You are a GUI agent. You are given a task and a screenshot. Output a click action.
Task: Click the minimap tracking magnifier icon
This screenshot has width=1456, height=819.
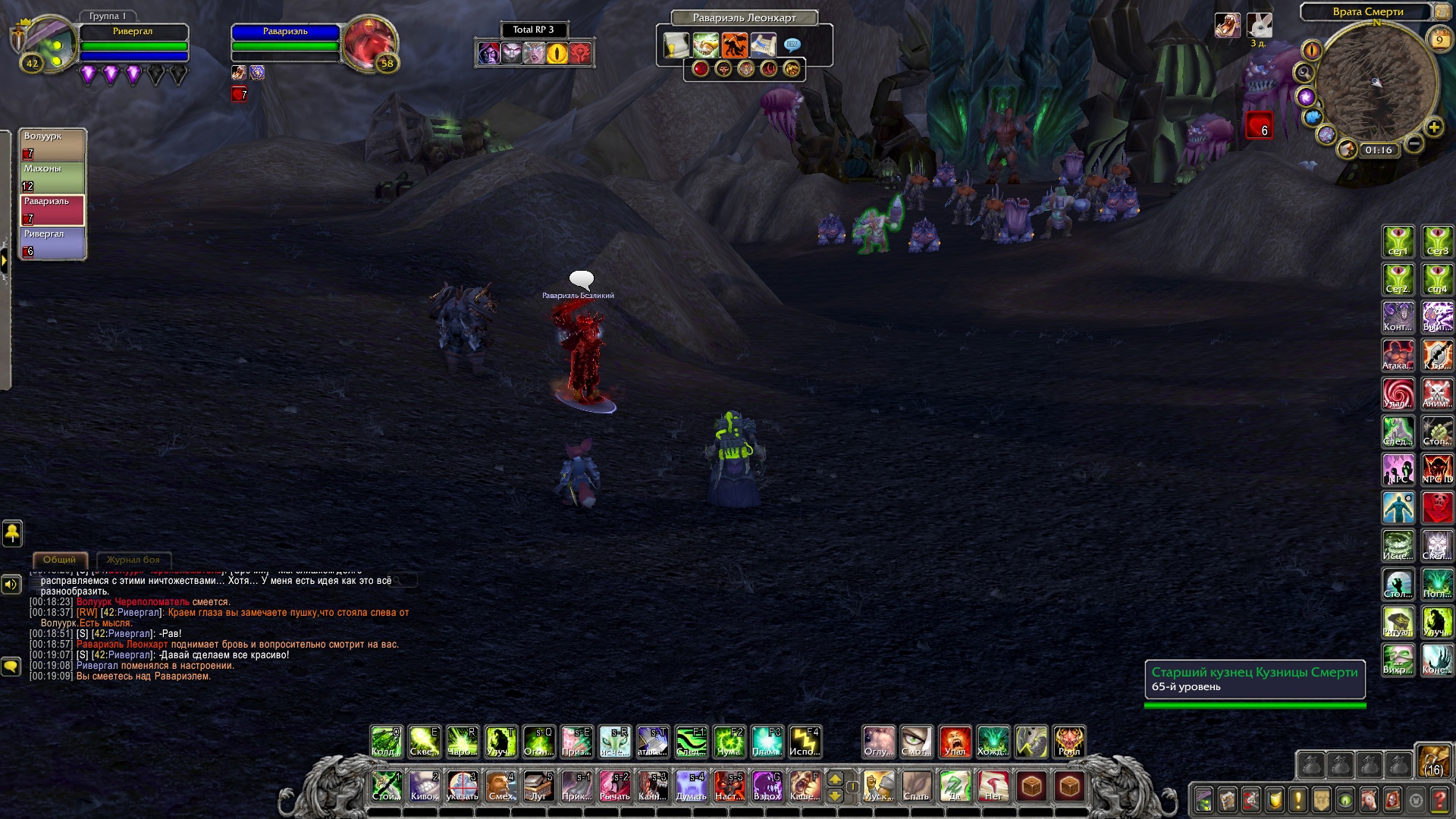(x=1304, y=73)
